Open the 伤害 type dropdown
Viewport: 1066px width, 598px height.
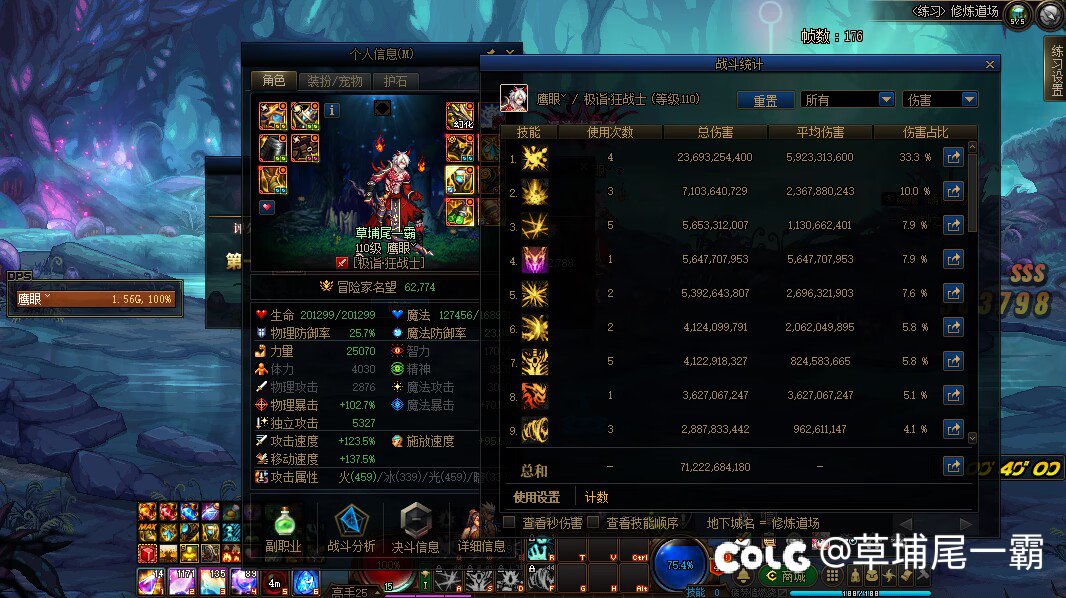point(939,100)
